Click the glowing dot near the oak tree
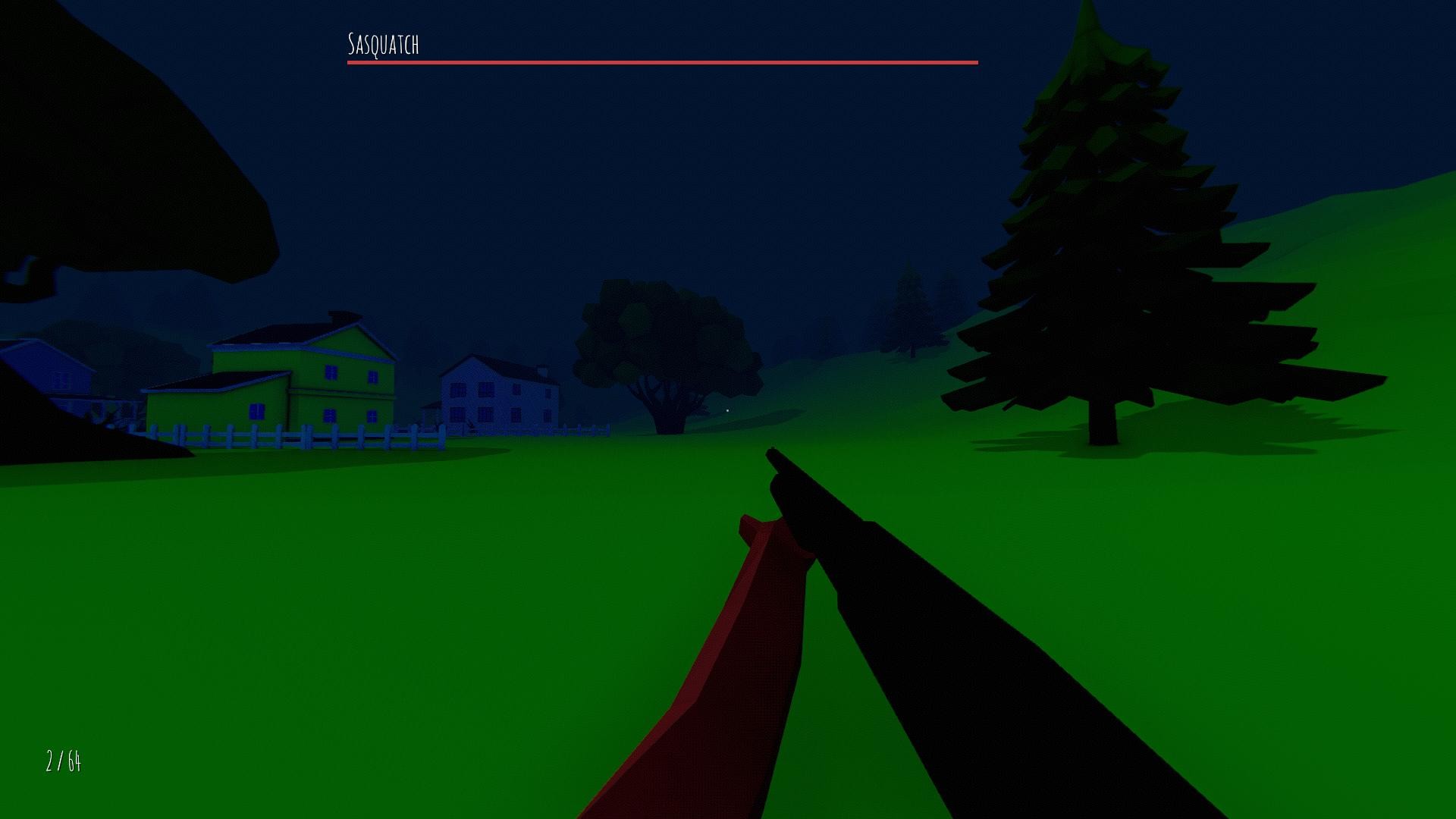Screen dimensions: 1456x819 tap(727, 410)
